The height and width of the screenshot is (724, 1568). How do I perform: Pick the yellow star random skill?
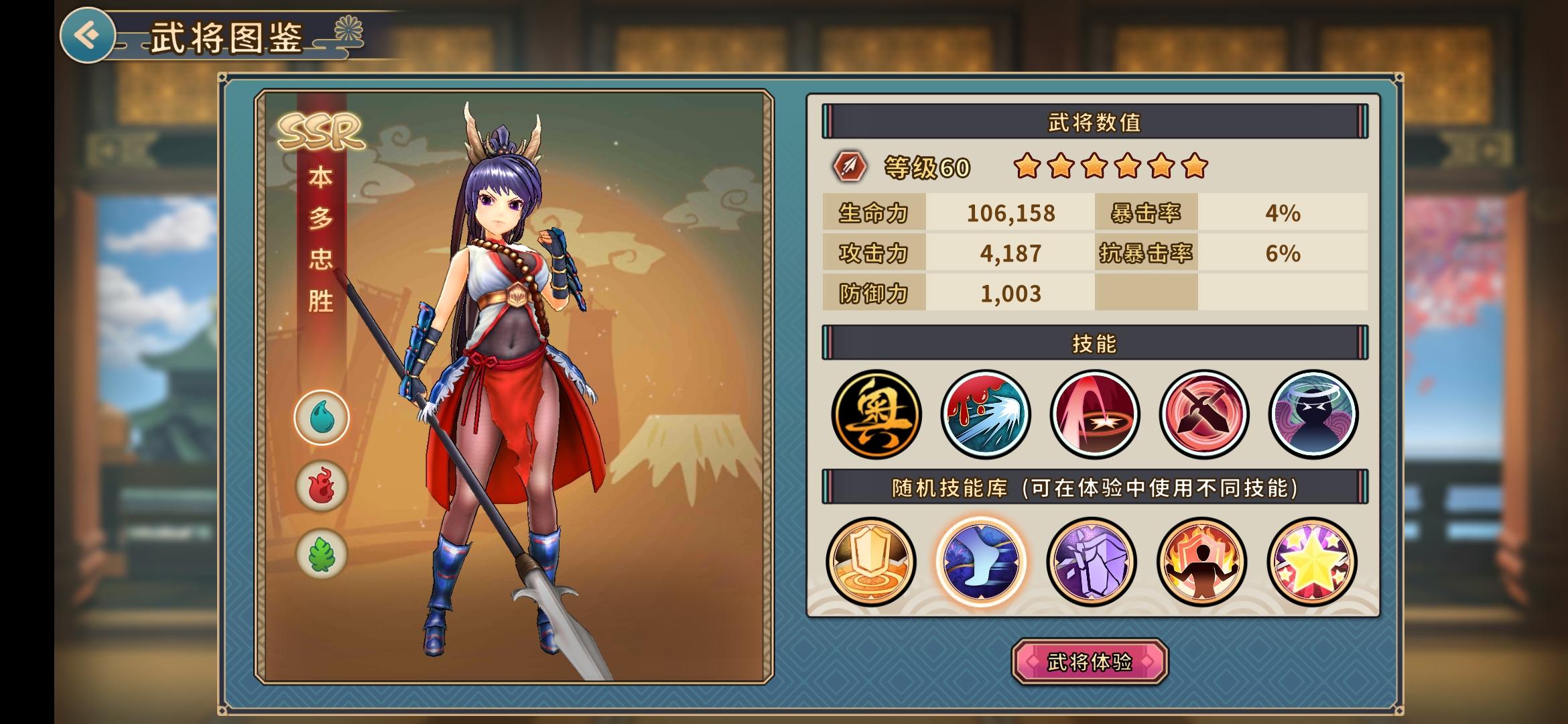coord(1311,562)
